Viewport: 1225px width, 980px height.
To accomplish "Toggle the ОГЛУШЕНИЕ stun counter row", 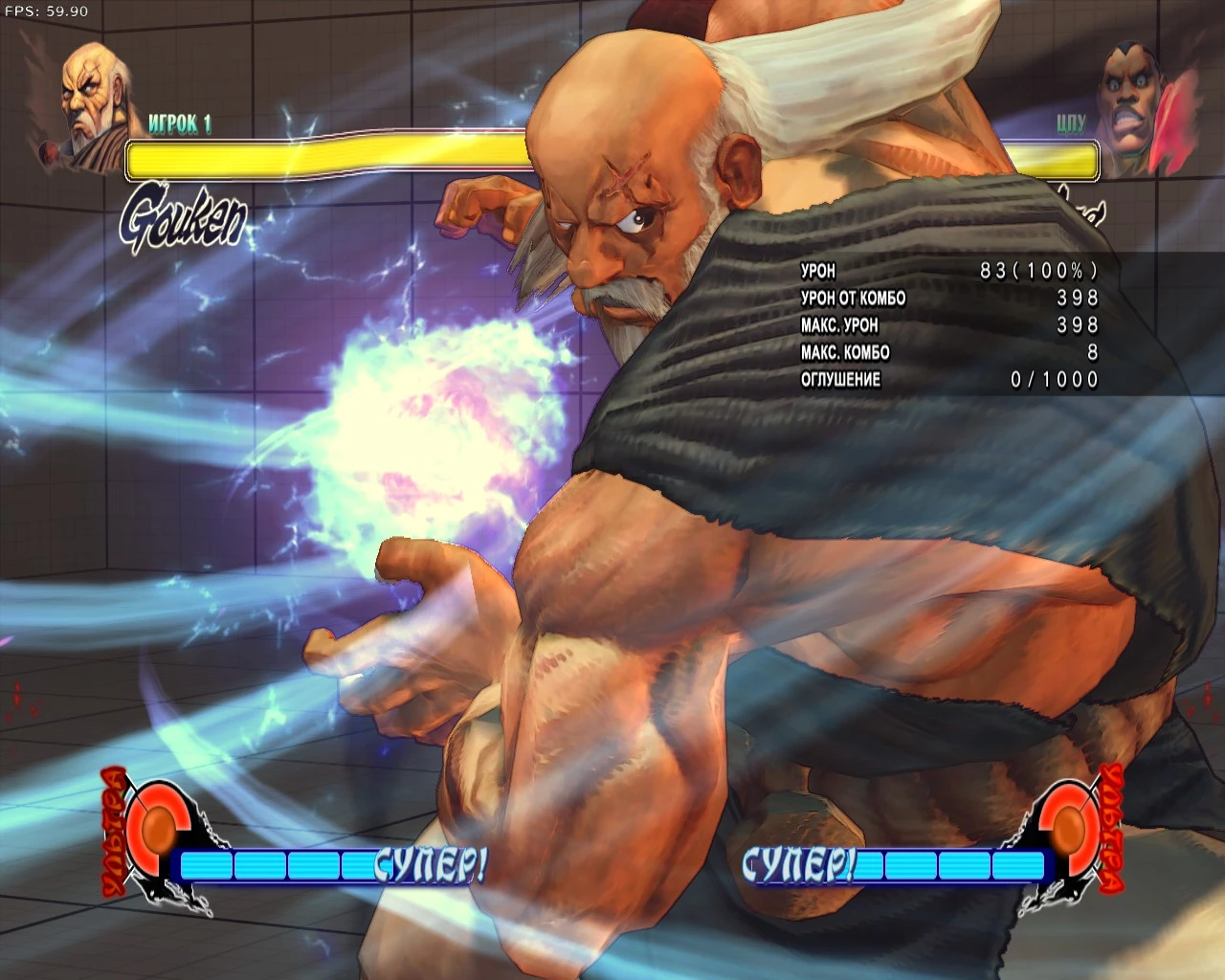I will coord(840,379).
